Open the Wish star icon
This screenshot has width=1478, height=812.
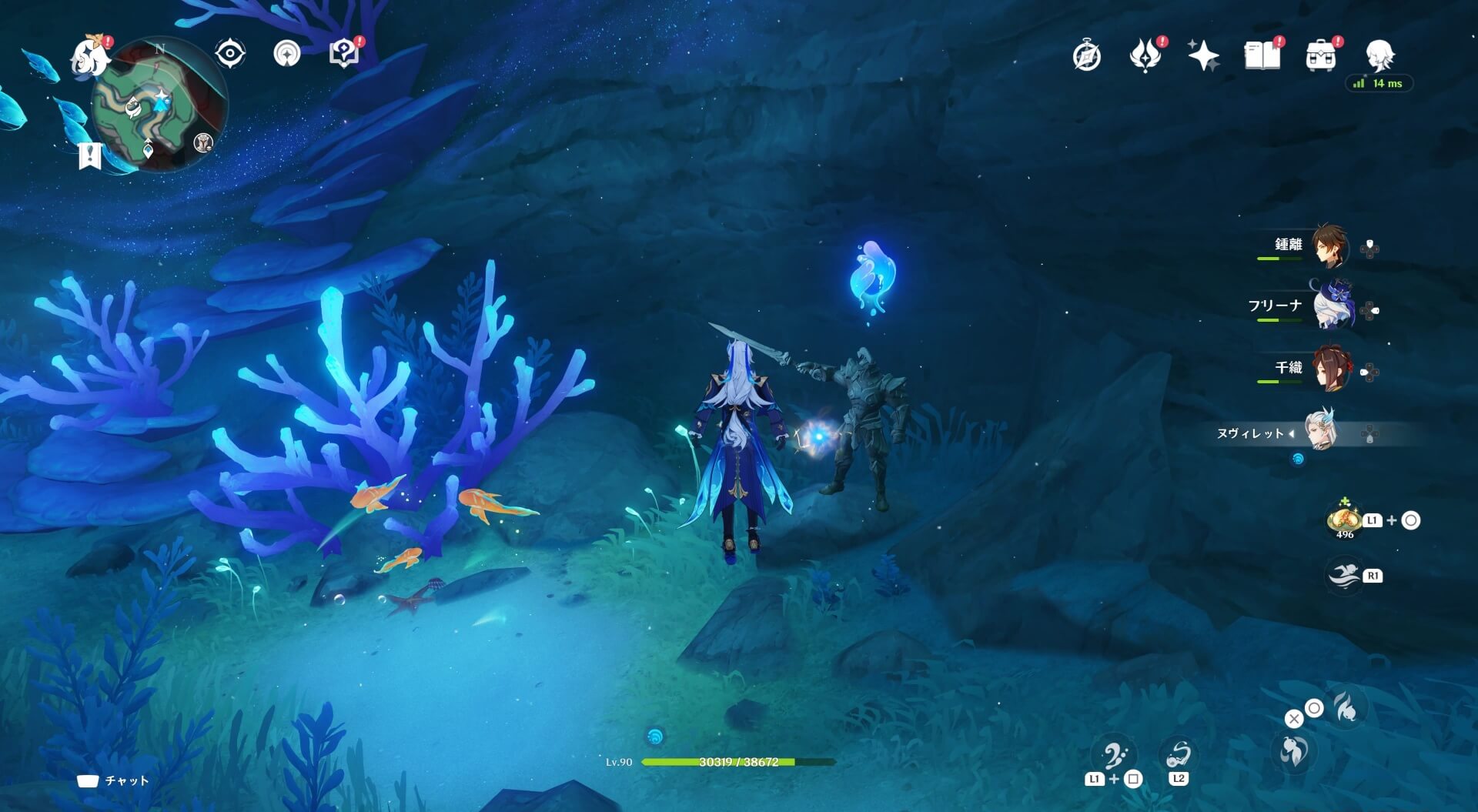click(1203, 55)
